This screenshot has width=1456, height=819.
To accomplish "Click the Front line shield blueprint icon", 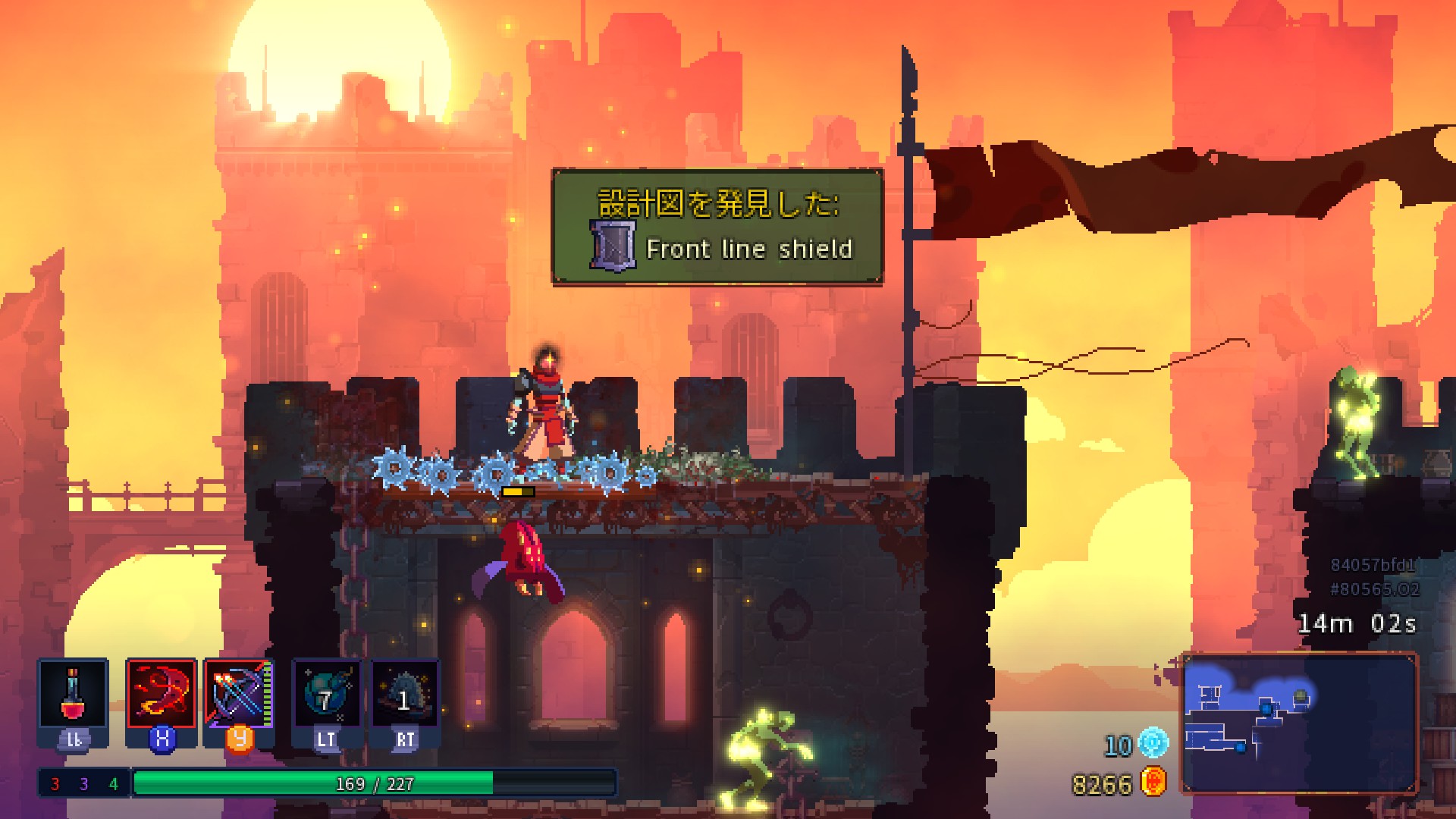I will click(612, 246).
